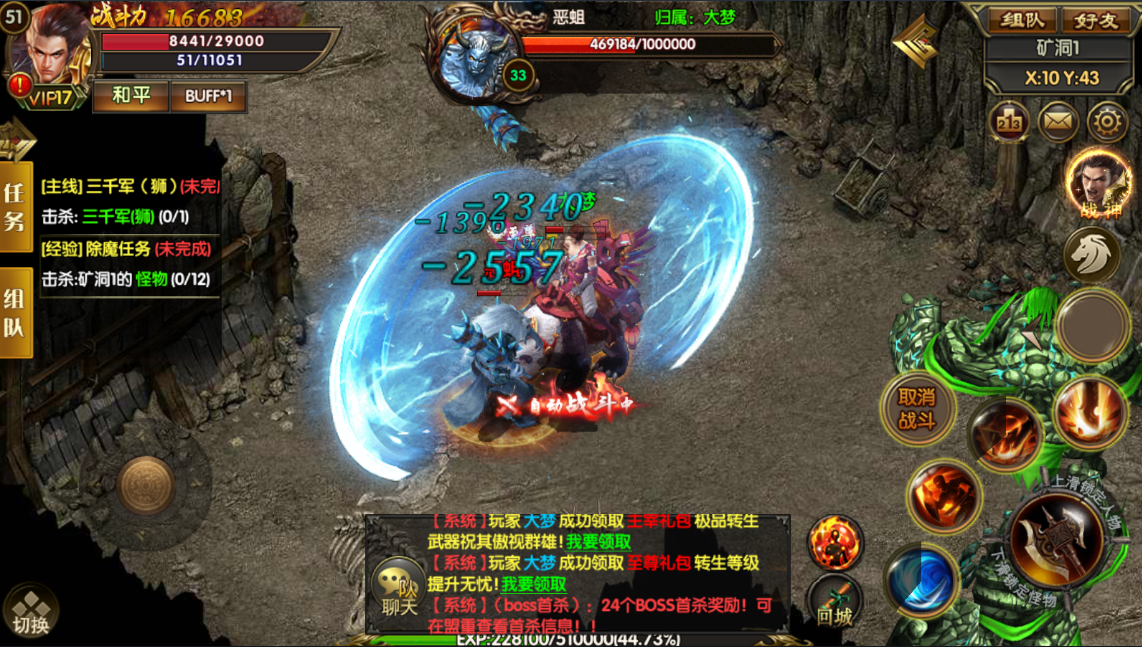Use the main axe attack button

pos(1055,540)
